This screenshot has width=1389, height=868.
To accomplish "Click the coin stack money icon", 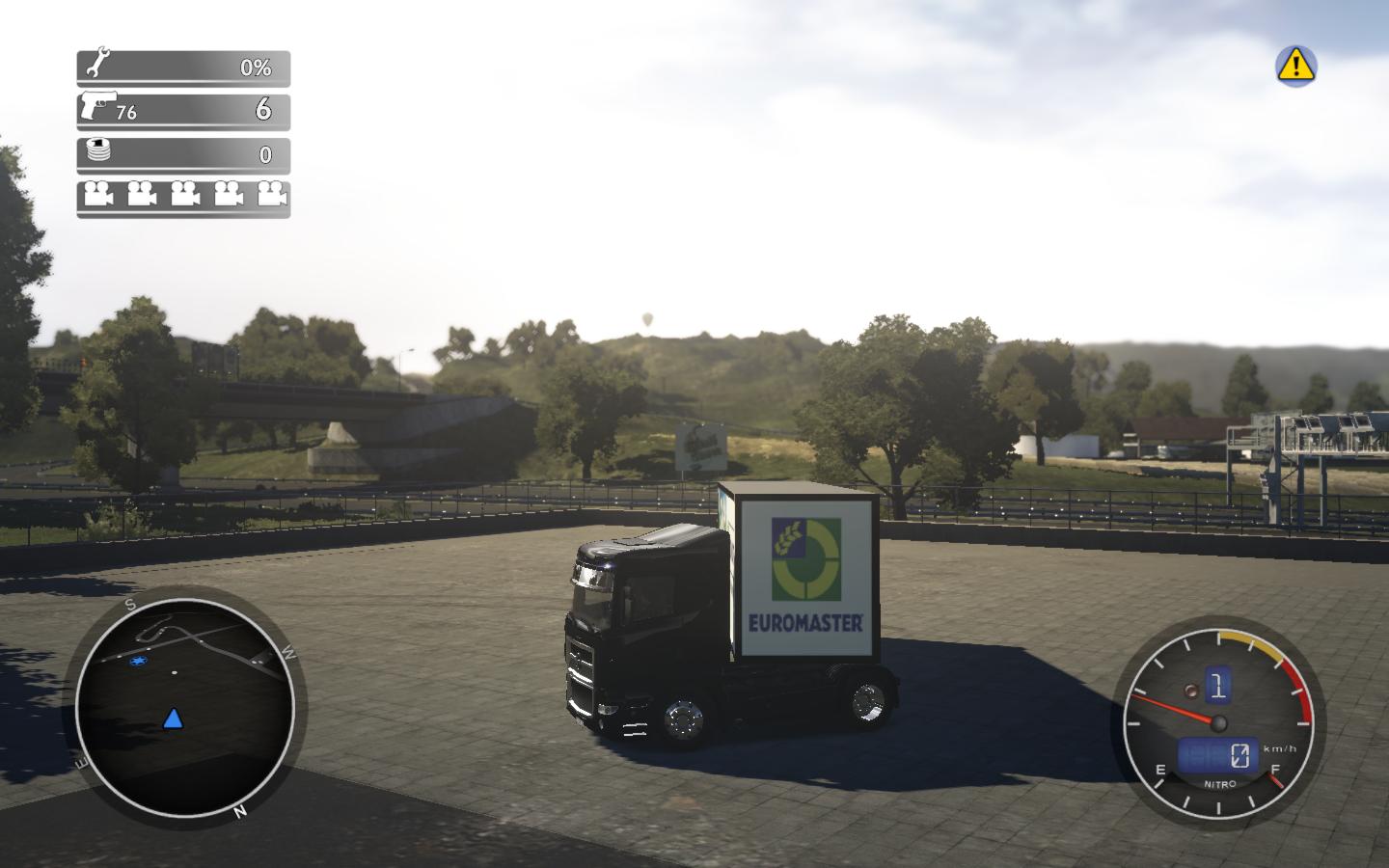I will [98, 151].
